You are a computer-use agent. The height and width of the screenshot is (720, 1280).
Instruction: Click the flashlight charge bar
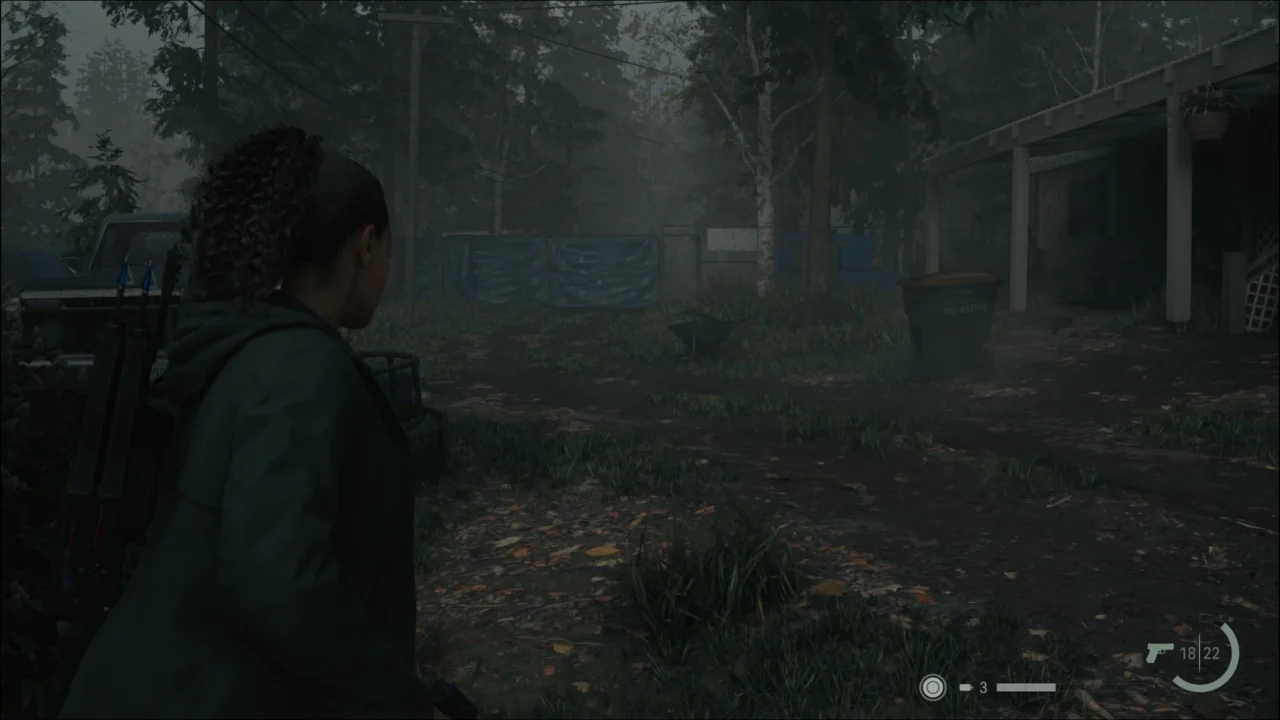point(1027,688)
